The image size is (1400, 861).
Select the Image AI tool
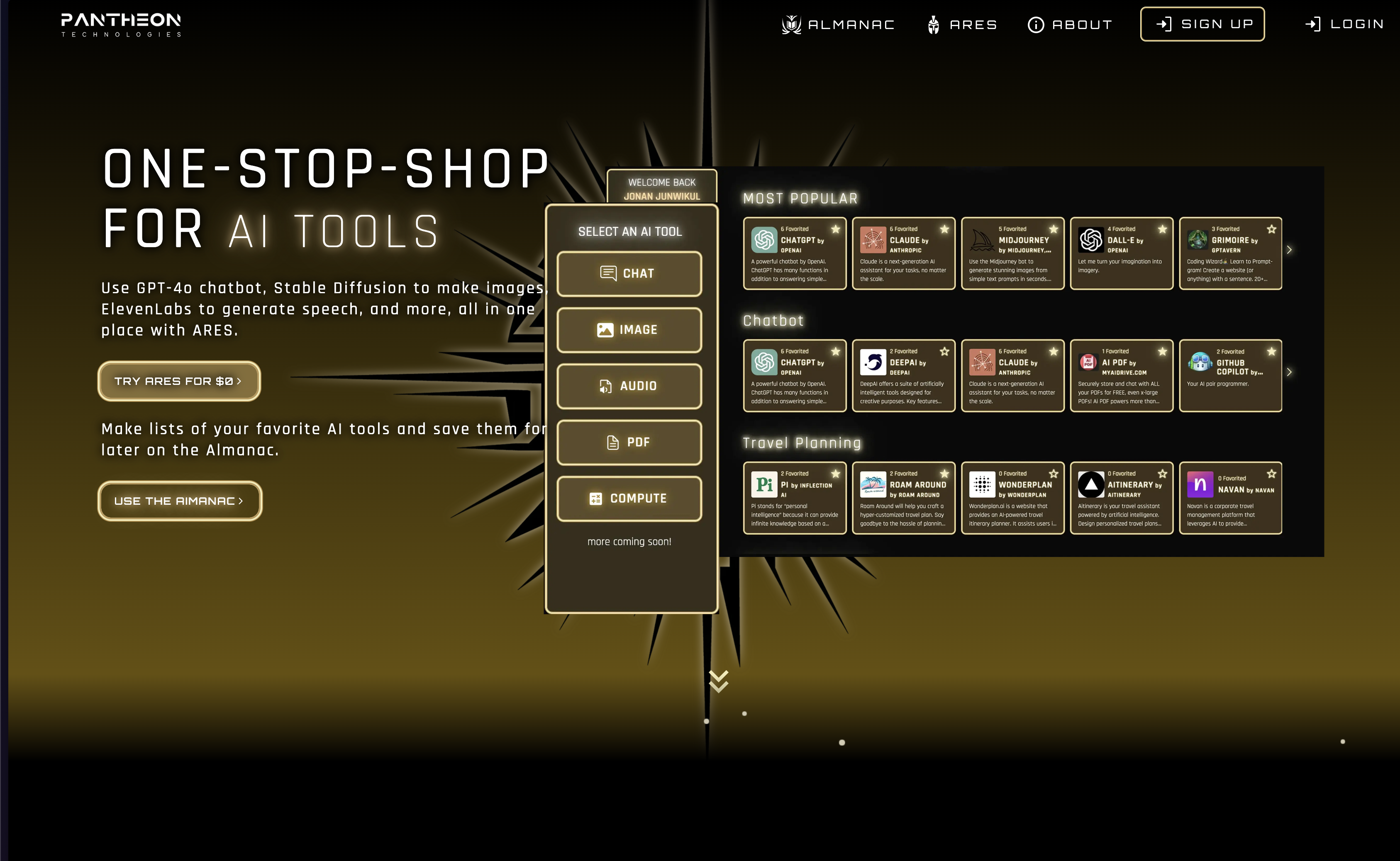point(629,330)
